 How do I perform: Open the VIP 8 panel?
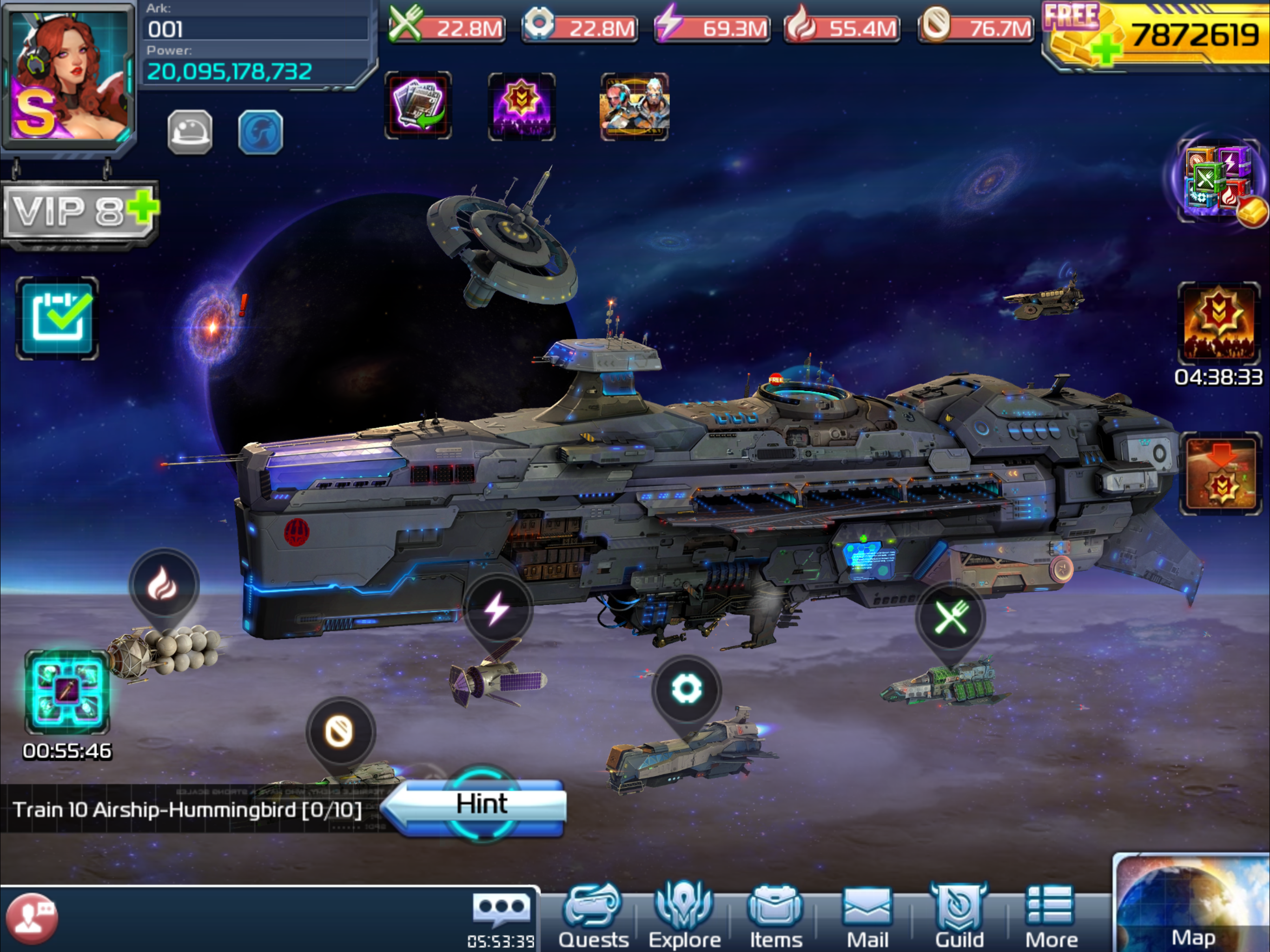[x=79, y=212]
